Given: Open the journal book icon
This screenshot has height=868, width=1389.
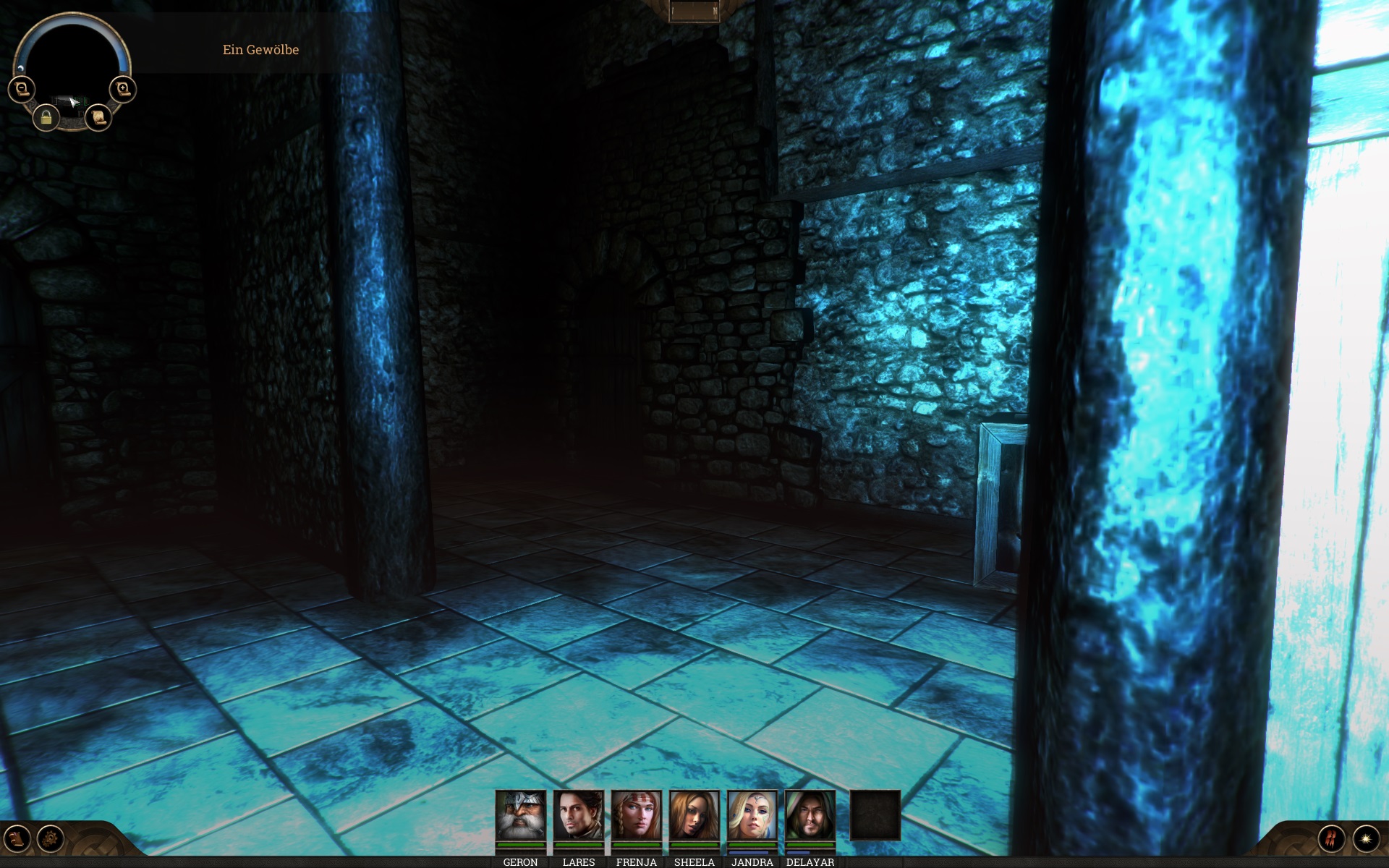Looking at the screenshot, I should coord(17,839).
